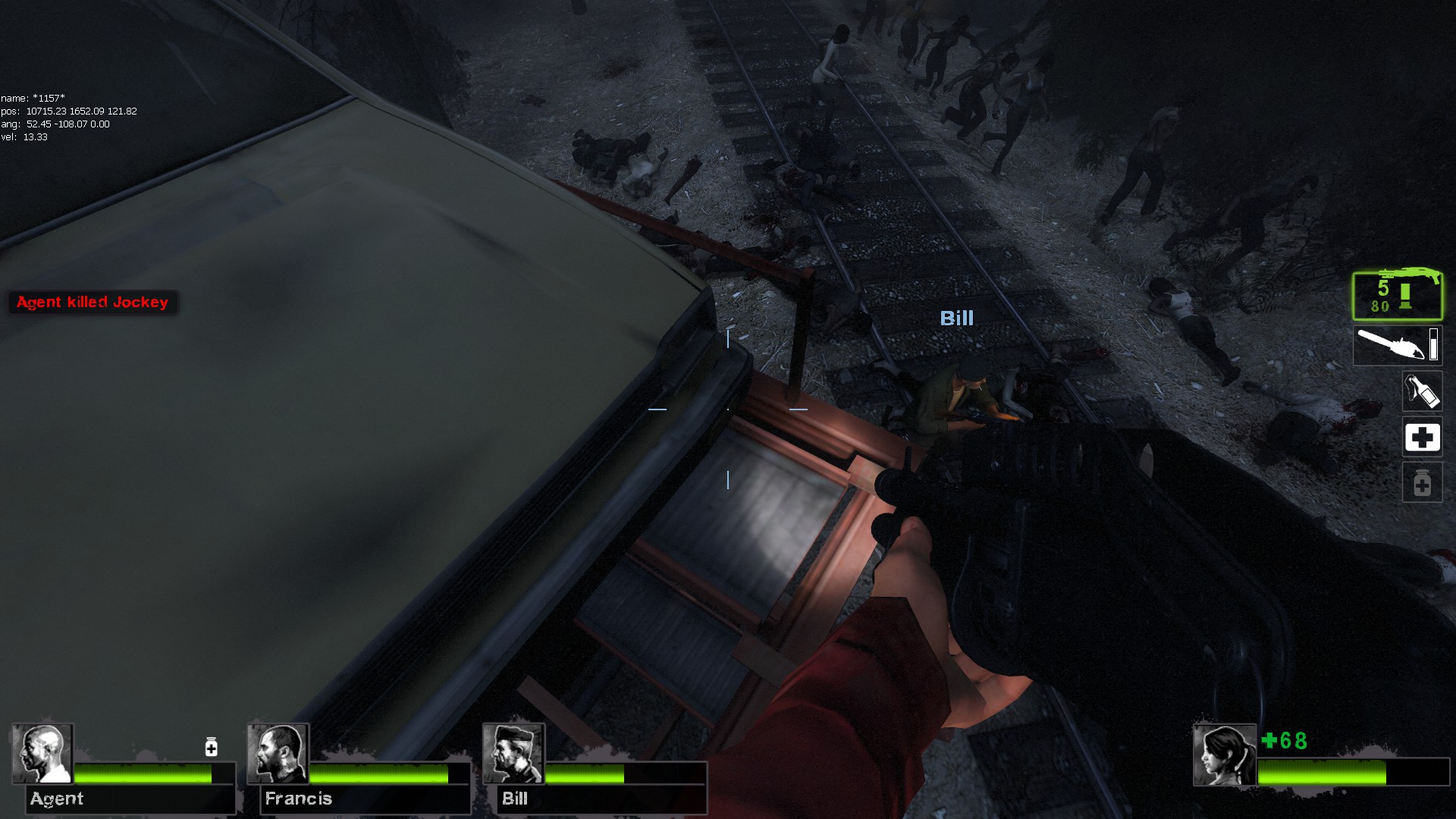Select the Molotov throwable icon

click(x=1423, y=392)
